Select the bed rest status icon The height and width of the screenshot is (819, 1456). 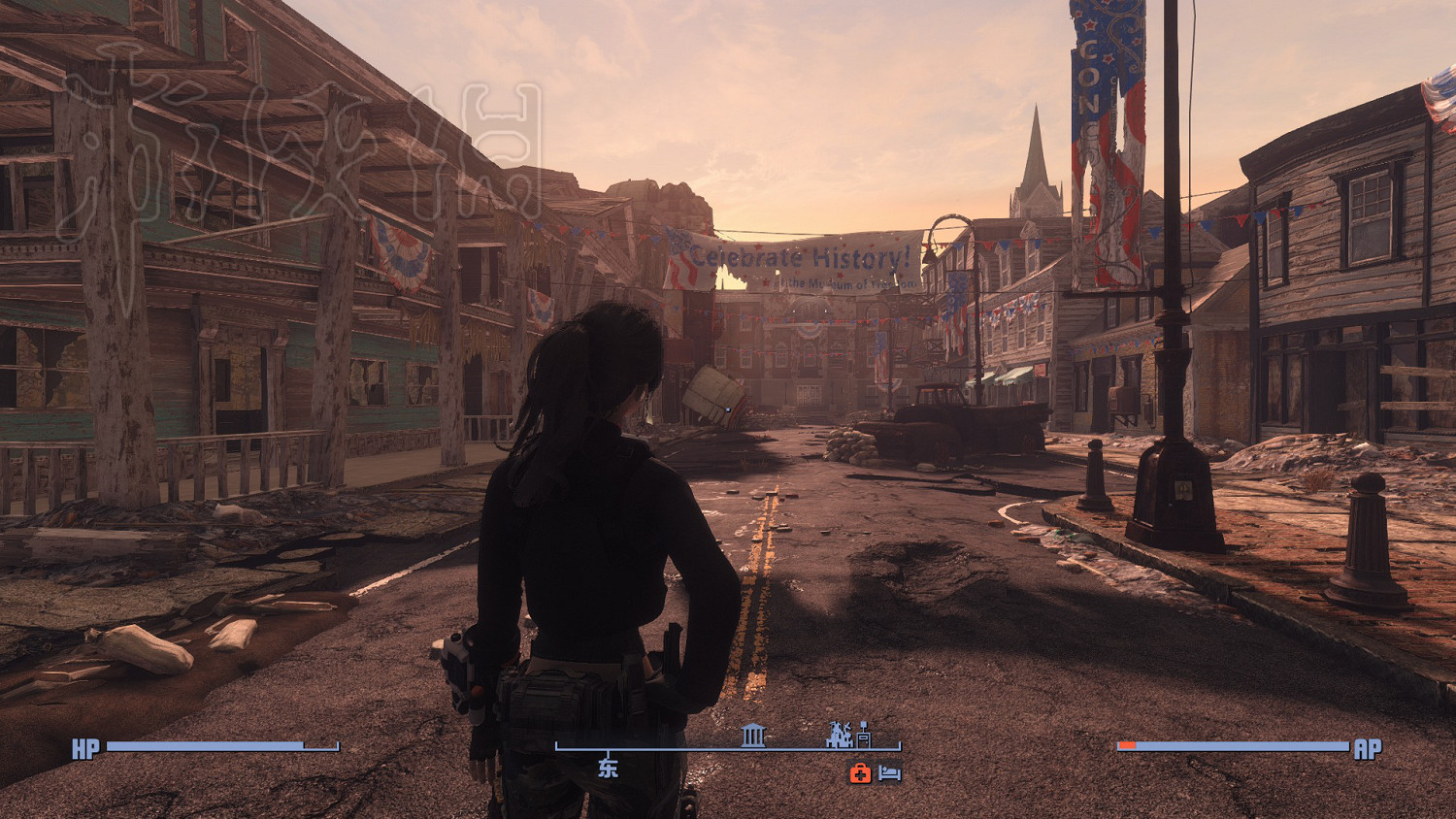tap(890, 773)
